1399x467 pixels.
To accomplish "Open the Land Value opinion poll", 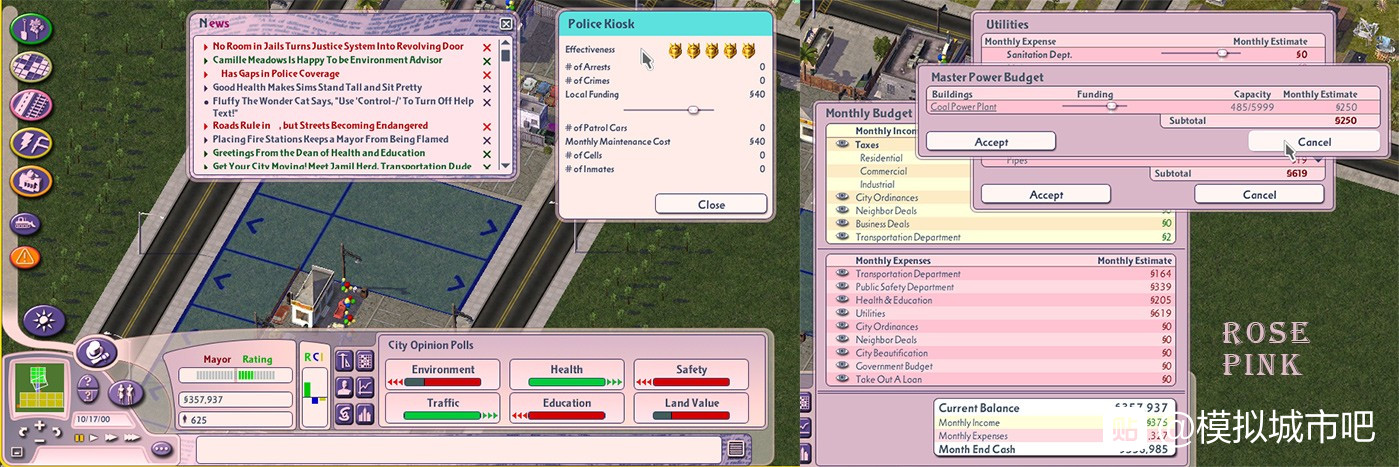I will click(x=691, y=409).
